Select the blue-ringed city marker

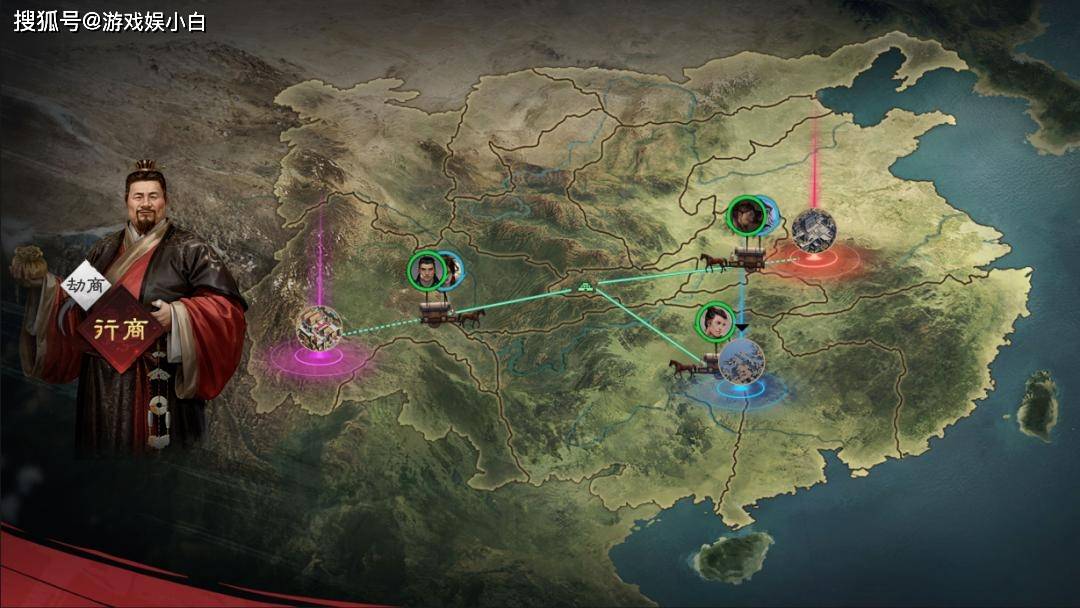pyautogui.click(x=741, y=362)
